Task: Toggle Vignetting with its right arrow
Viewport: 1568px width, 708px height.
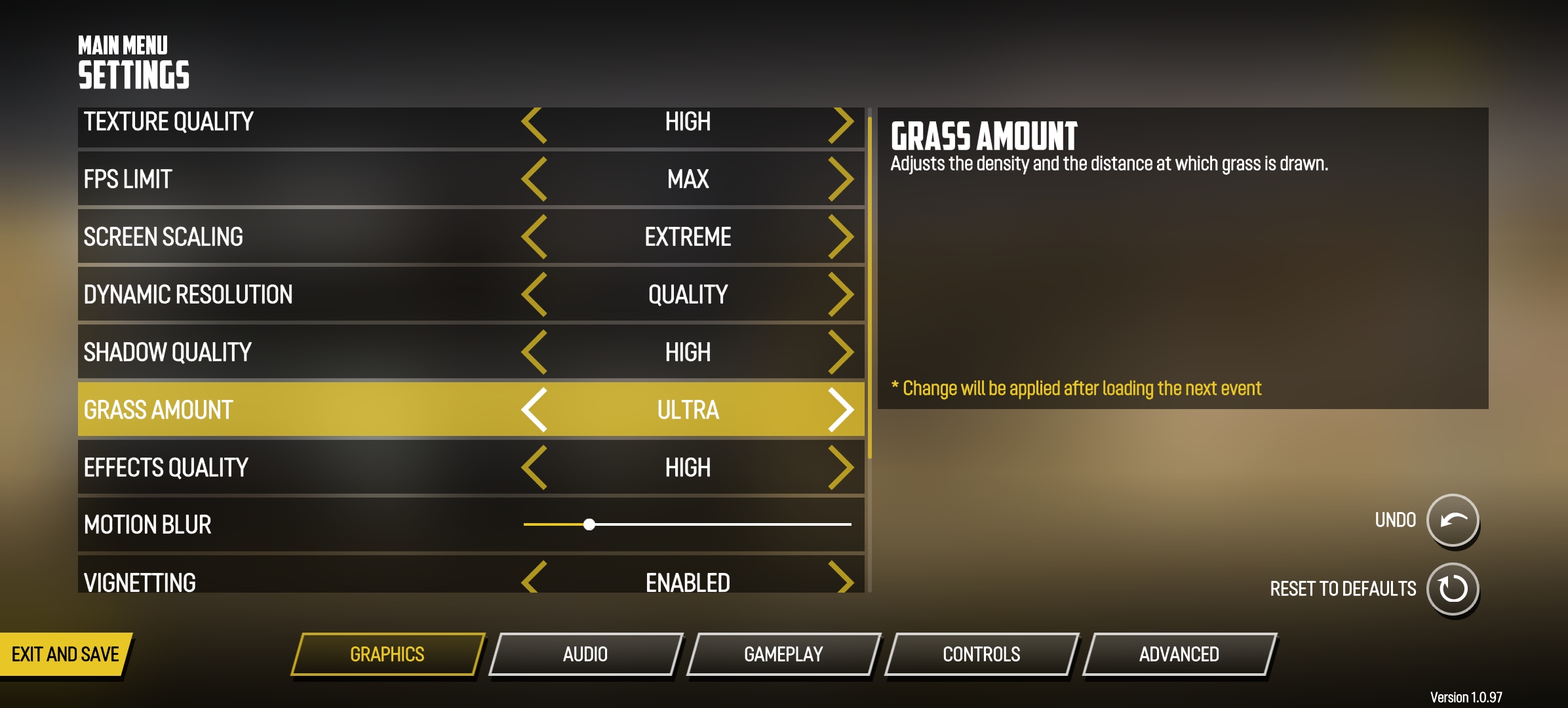Action: pyautogui.click(x=841, y=578)
